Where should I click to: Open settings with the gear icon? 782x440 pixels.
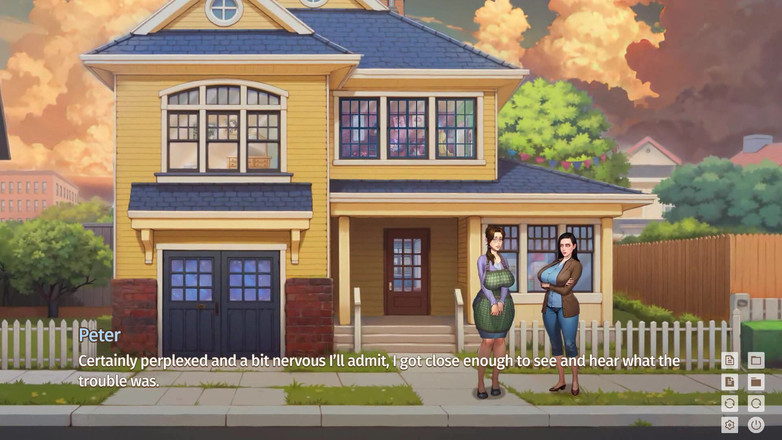(x=730, y=425)
